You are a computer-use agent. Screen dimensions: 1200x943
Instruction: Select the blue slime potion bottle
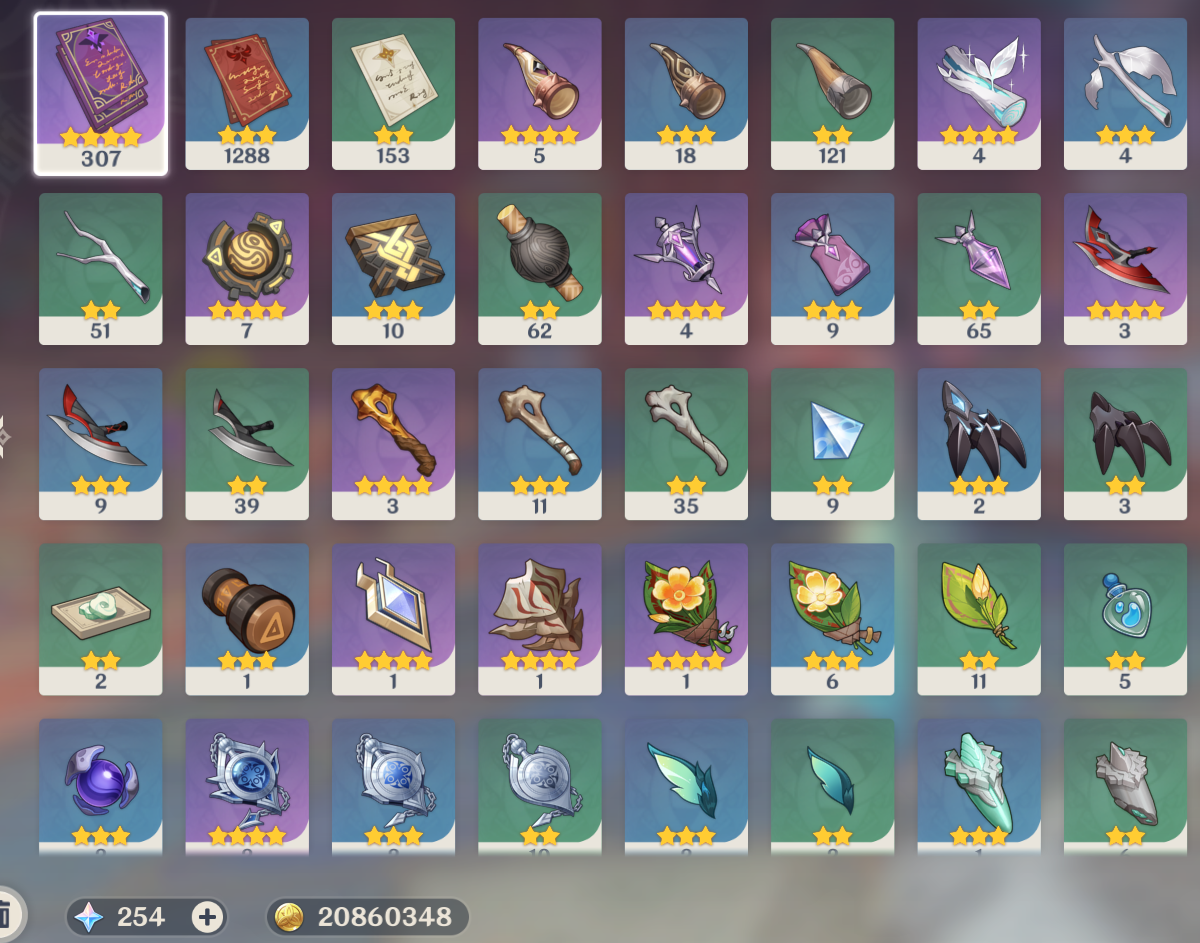pos(1125,618)
